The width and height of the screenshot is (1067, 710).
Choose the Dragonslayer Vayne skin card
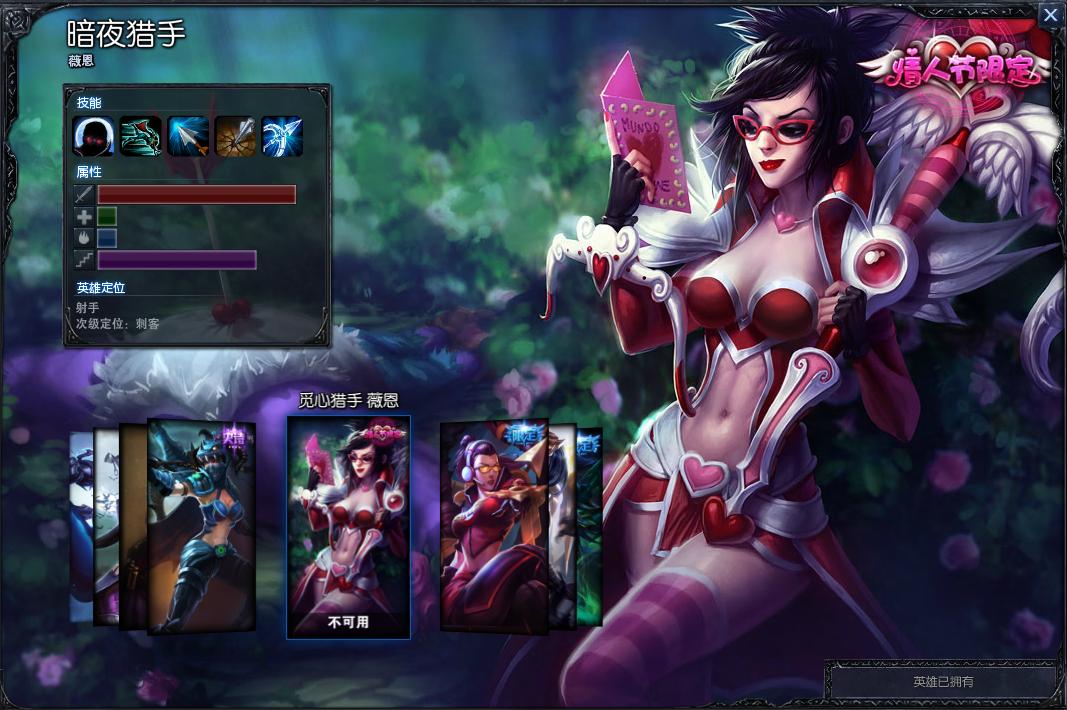pyautogui.click(x=202, y=527)
